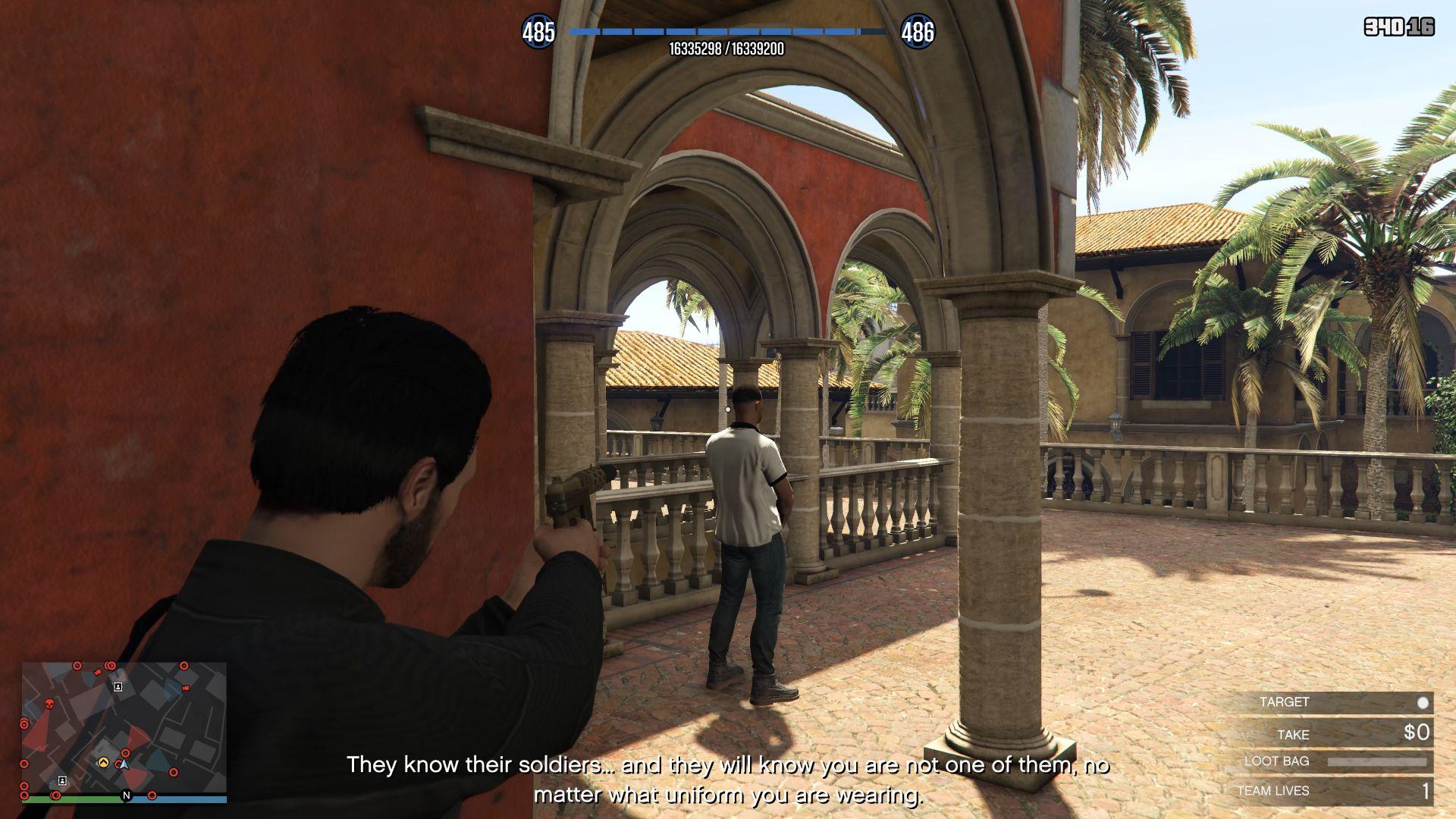This screenshot has width=1456, height=819.
Task: Select a portrait photo blip on the minimap
Action: click(118, 687)
